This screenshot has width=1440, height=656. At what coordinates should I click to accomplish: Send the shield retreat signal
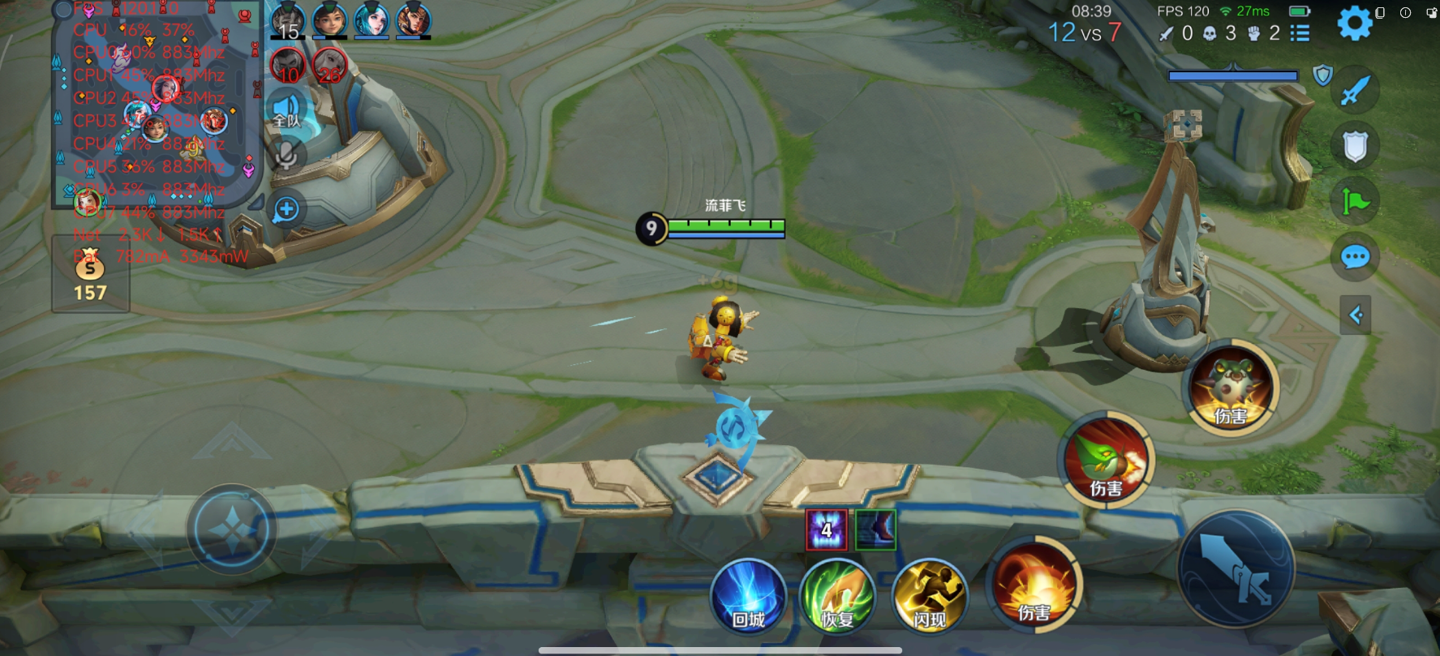(x=1355, y=147)
